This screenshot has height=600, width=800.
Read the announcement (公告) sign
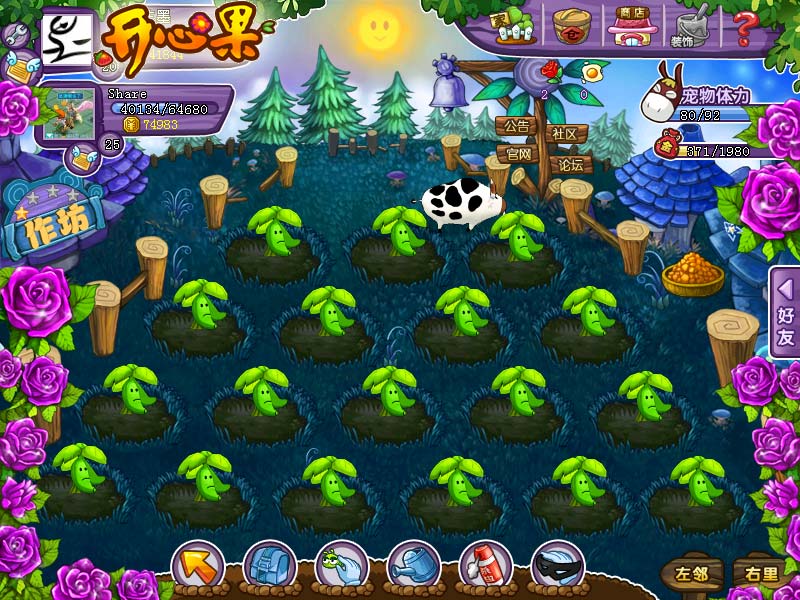pos(516,127)
